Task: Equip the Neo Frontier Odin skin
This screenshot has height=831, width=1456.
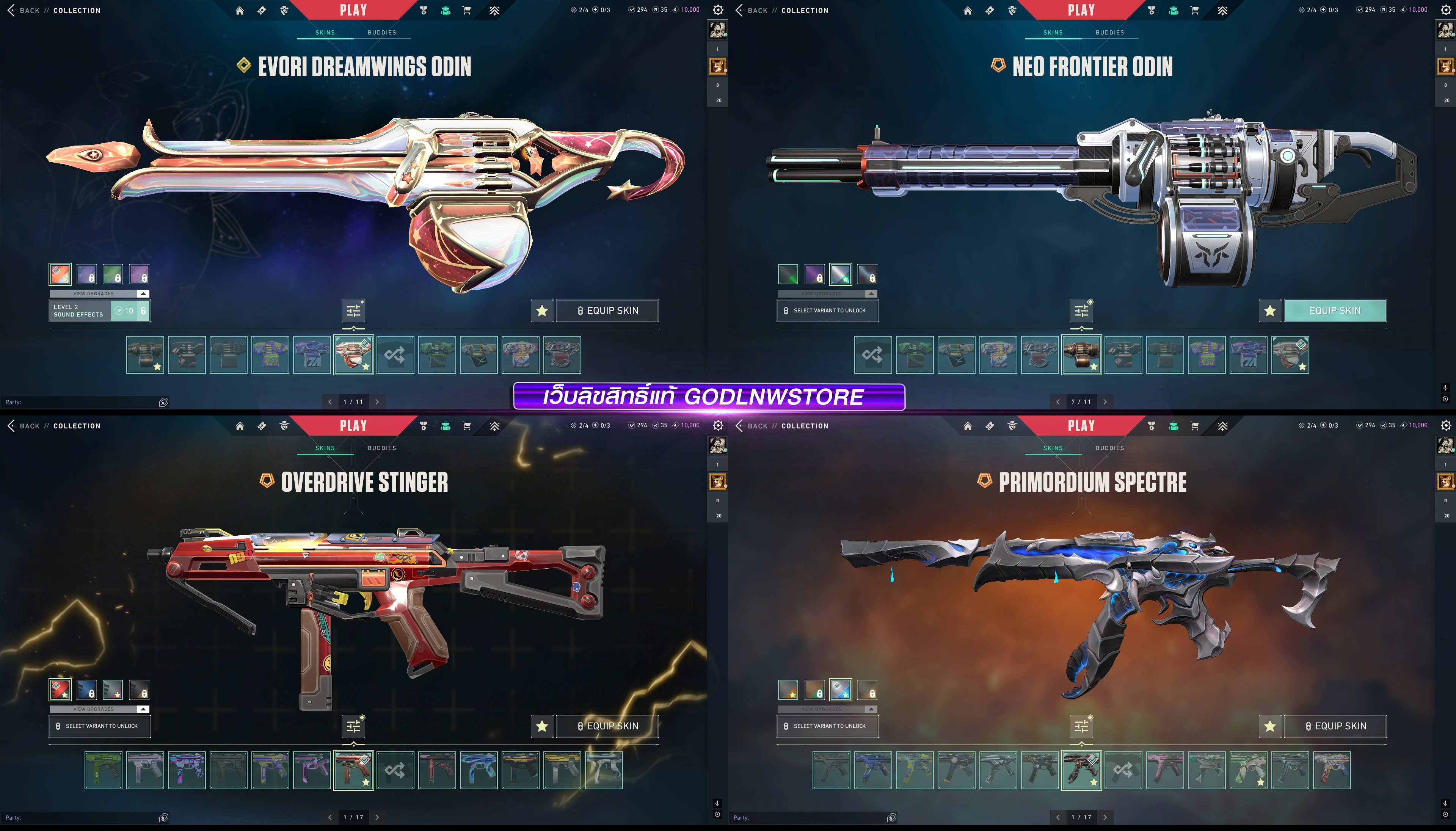Action: [1334, 310]
